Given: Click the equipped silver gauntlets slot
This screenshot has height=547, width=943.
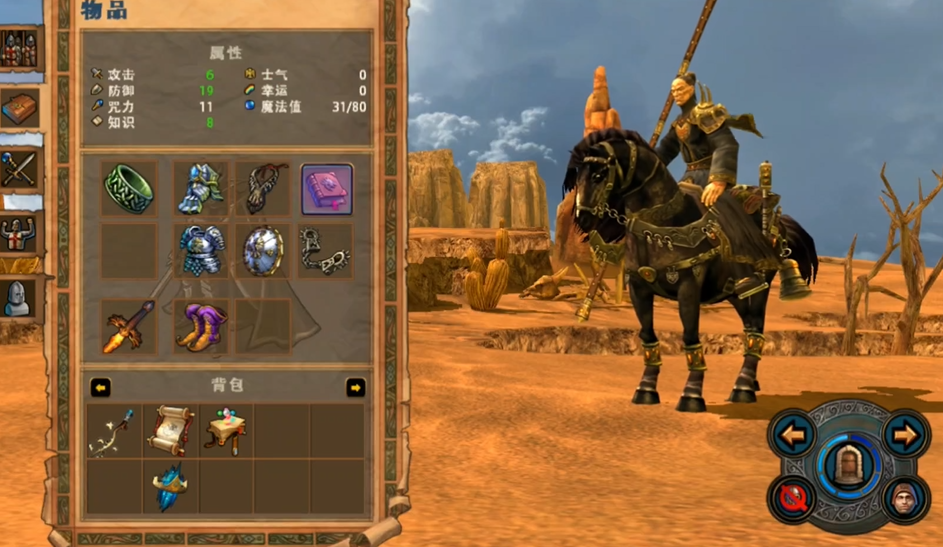Looking at the screenshot, I should [x=200, y=189].
